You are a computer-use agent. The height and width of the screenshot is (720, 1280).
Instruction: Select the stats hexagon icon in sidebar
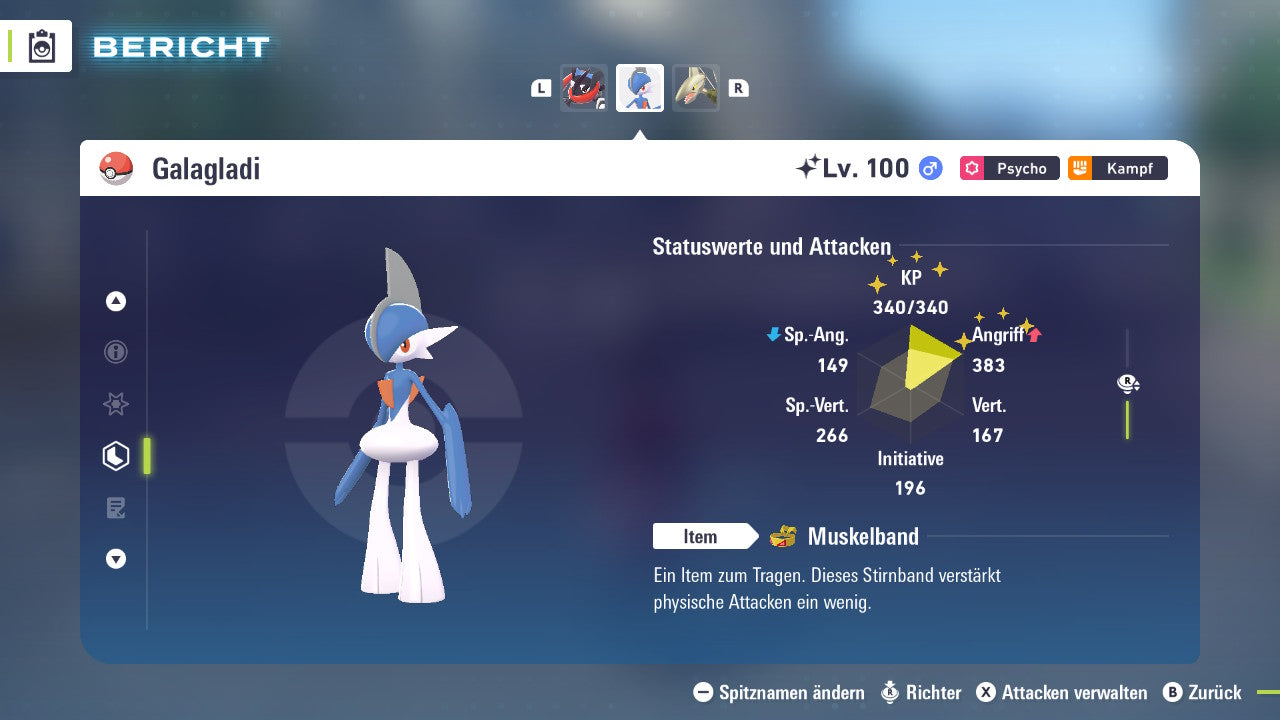(x=116, y=455)
